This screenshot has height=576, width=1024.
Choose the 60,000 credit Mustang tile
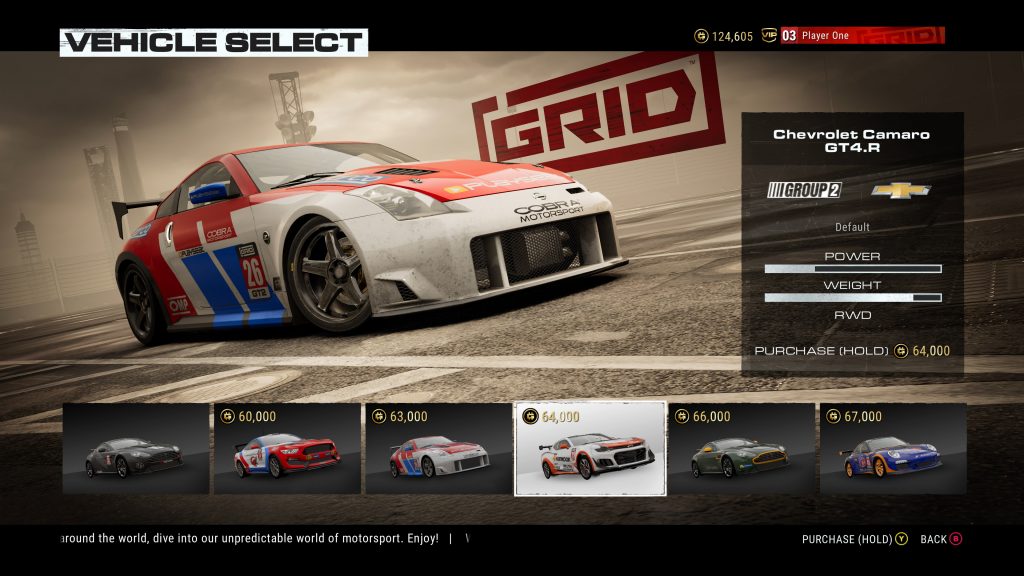[288, 448]
